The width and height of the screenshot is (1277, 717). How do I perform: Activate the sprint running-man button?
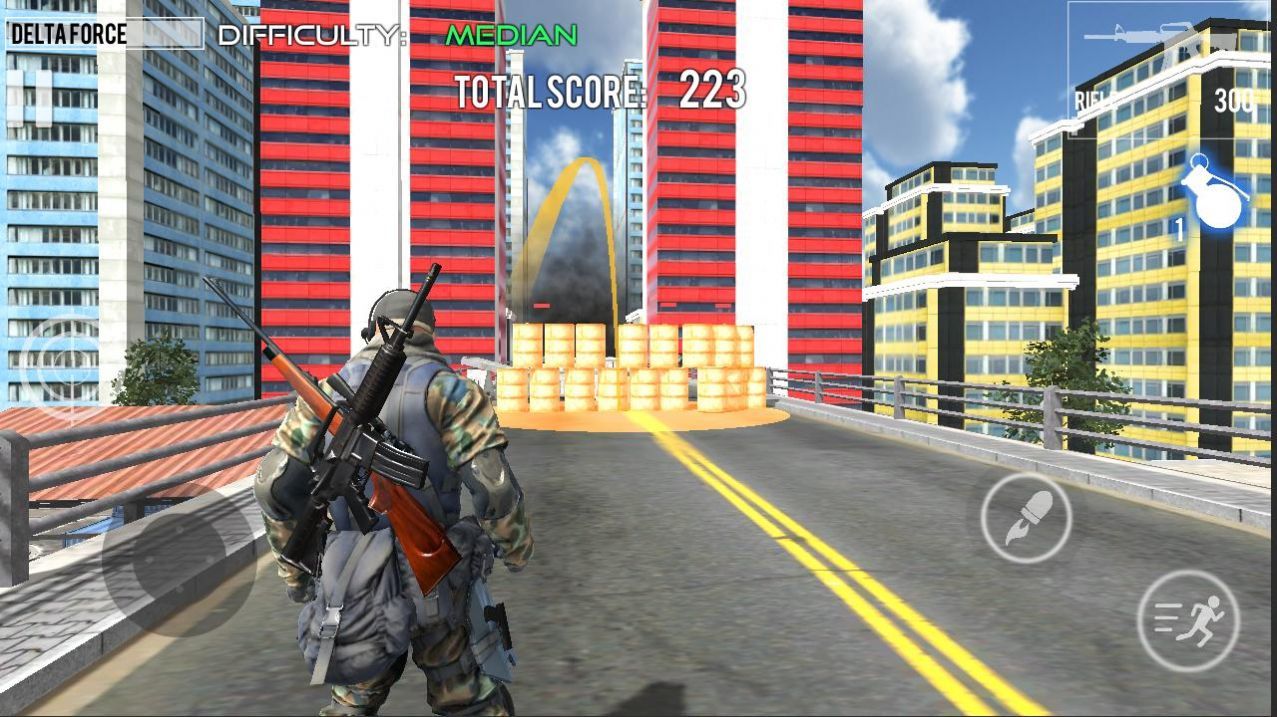pos(1188,621)
